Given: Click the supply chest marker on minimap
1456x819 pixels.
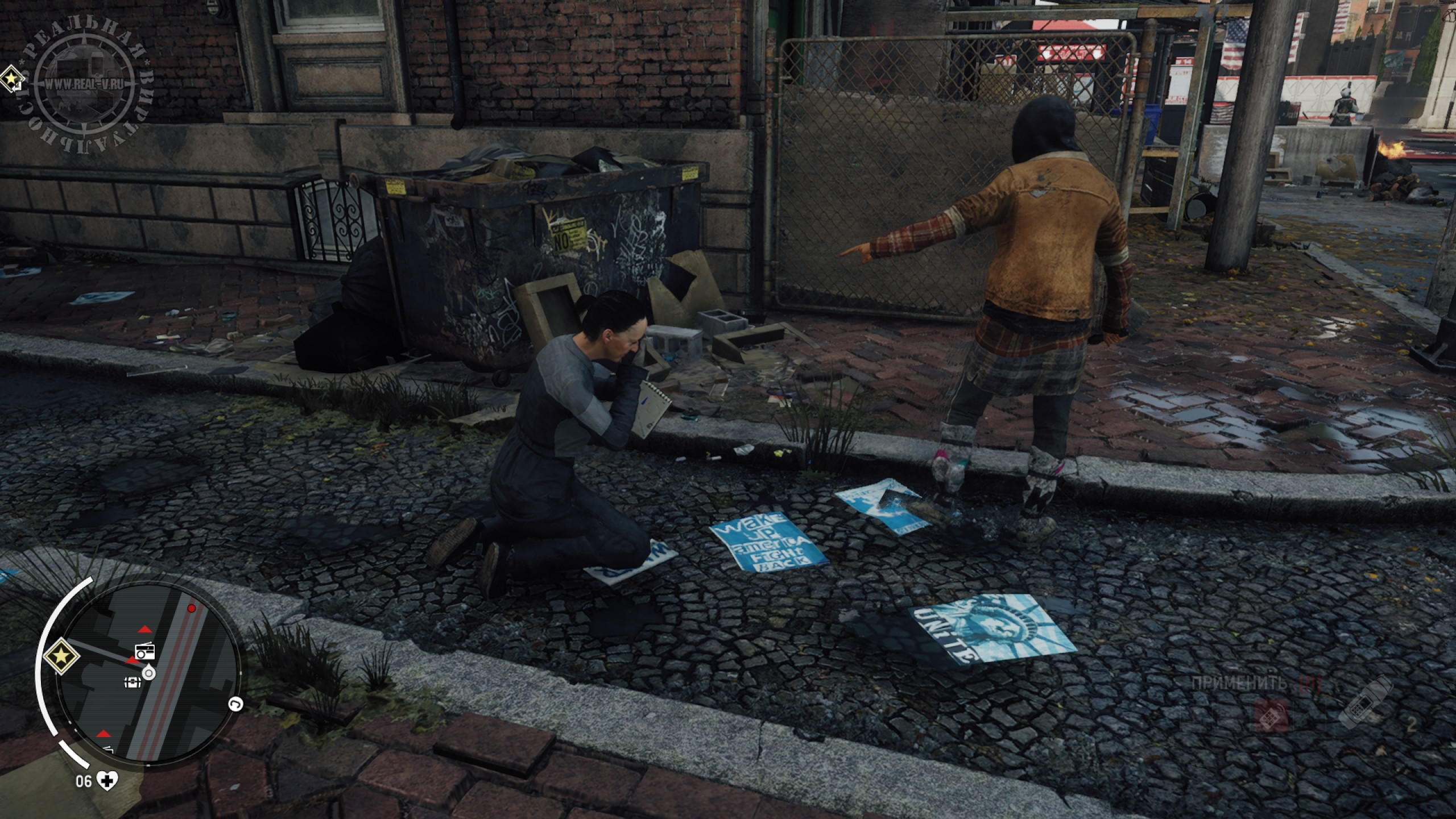Looking at the screenshot, I should click(133, 682).
